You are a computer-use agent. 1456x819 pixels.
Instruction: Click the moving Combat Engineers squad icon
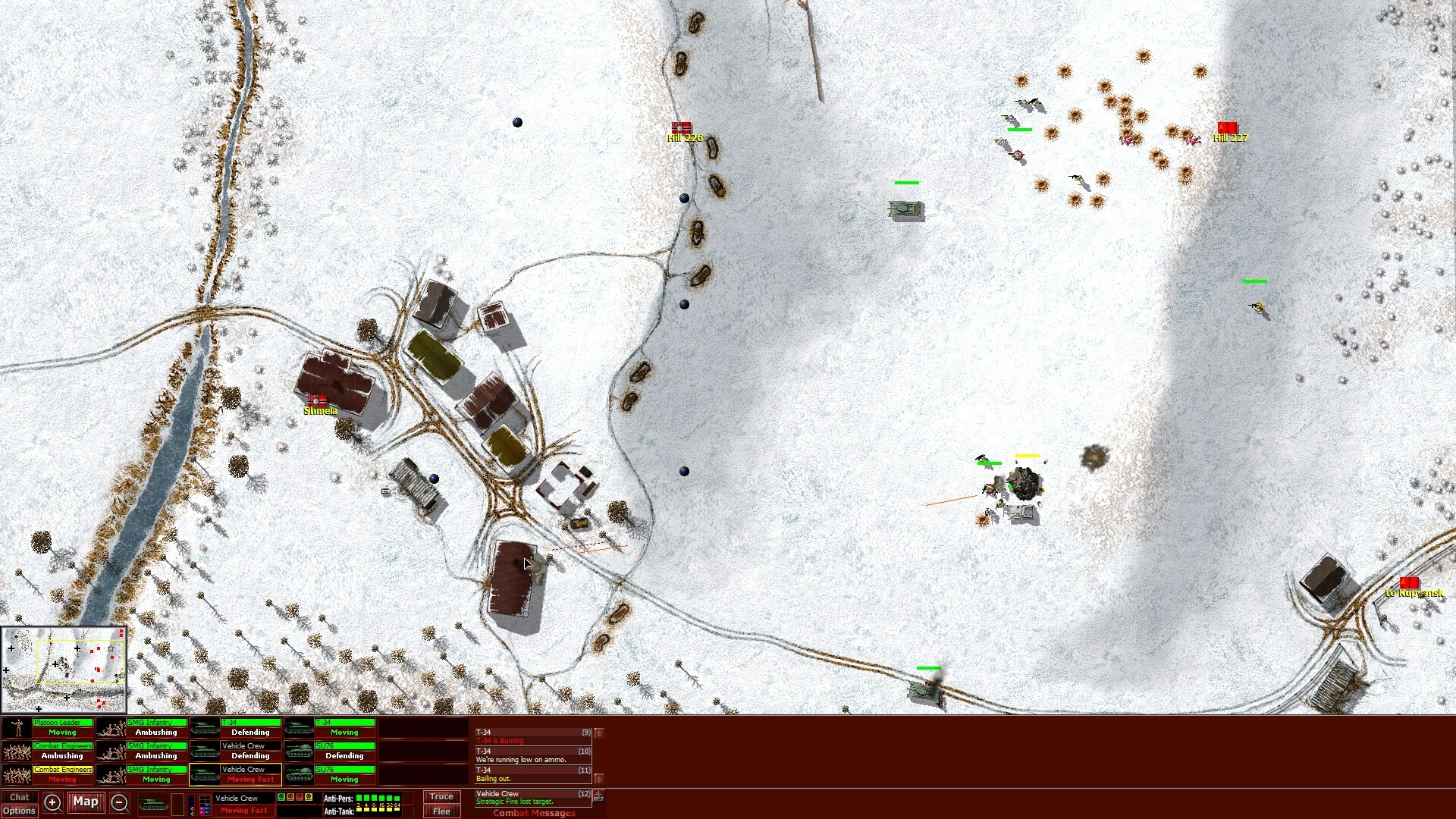(x=17, y=773)
